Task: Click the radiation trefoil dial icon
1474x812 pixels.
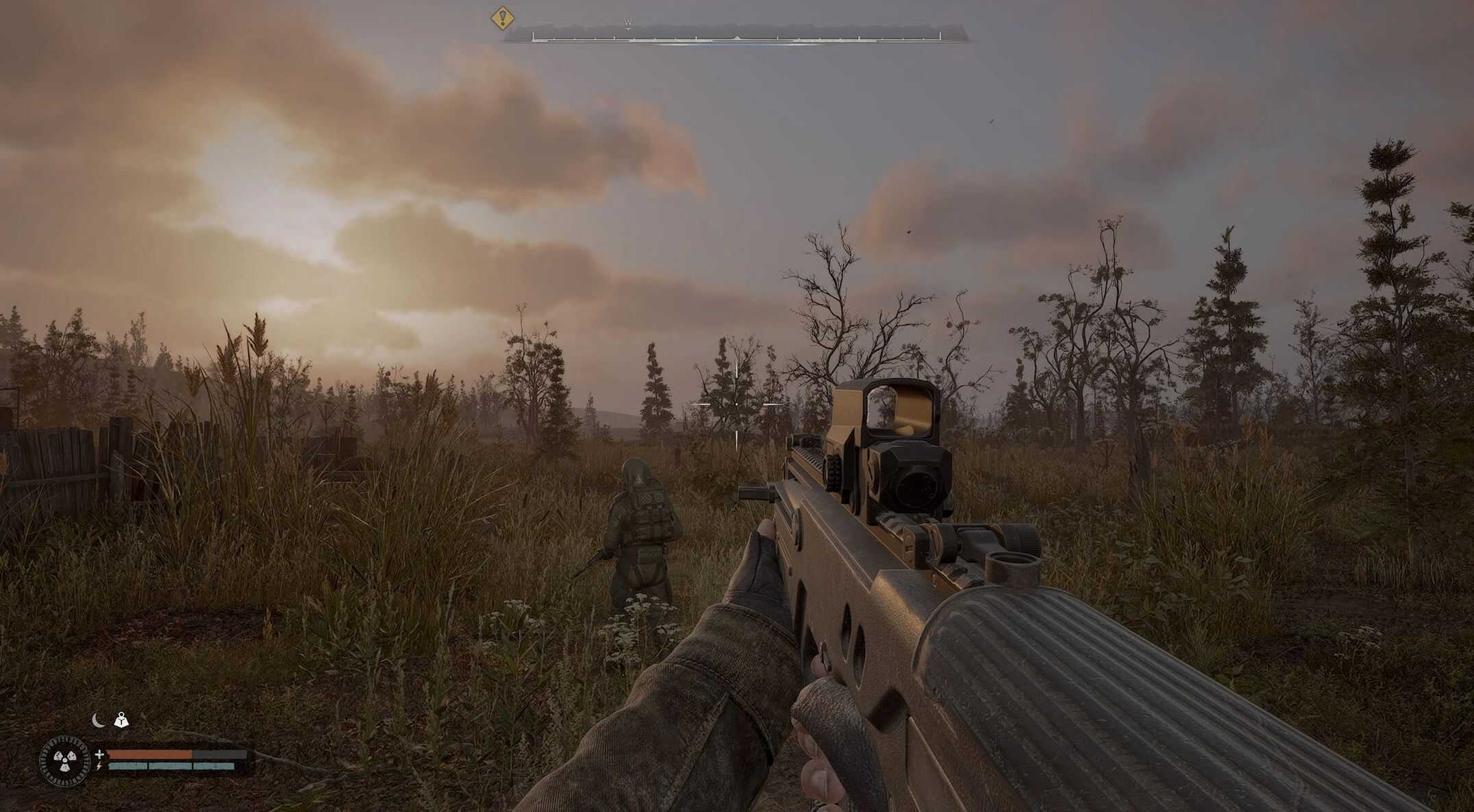Action: point(66,759)
